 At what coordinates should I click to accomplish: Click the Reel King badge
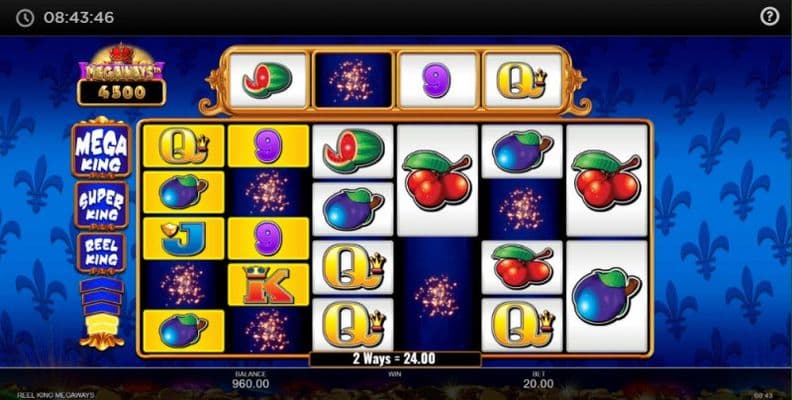101,252
